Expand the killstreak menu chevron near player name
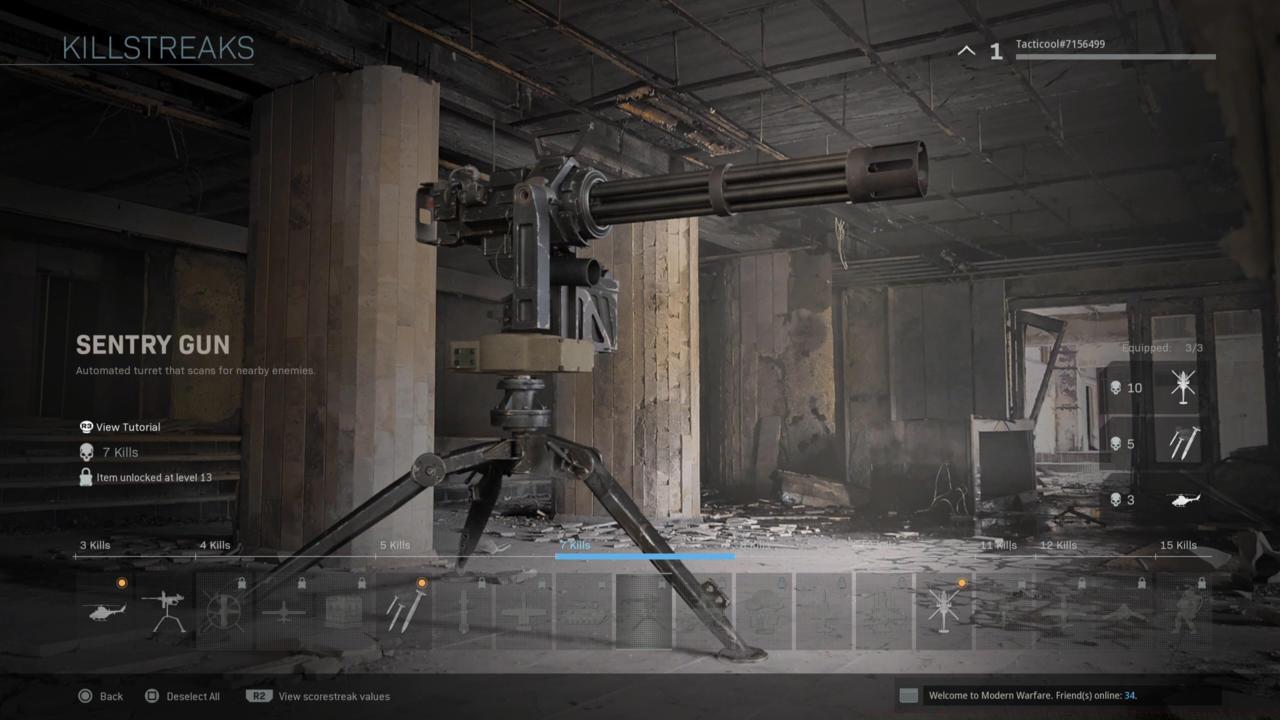 [x=966, y=50]
